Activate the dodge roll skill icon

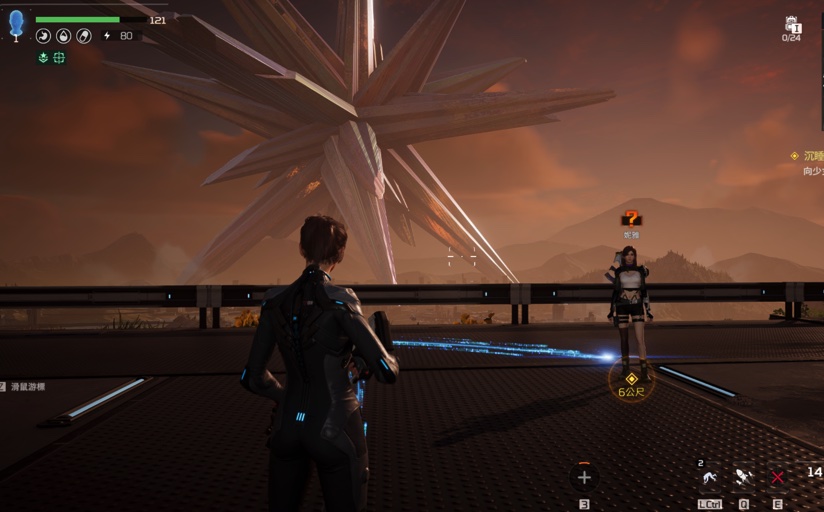[x=710, y=478]
